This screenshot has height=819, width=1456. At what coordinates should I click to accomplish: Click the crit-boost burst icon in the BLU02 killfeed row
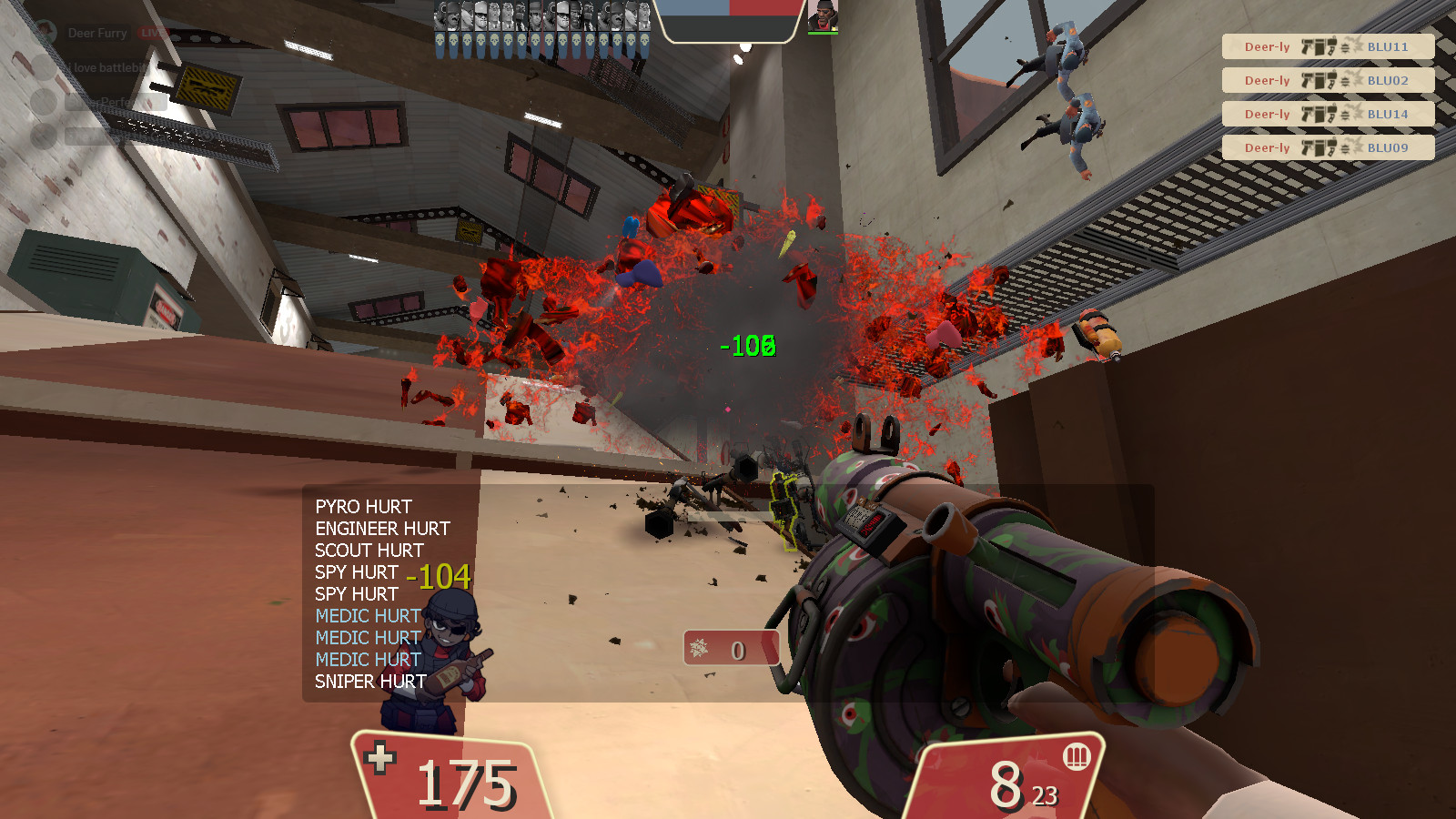(x=1358, y=80)
